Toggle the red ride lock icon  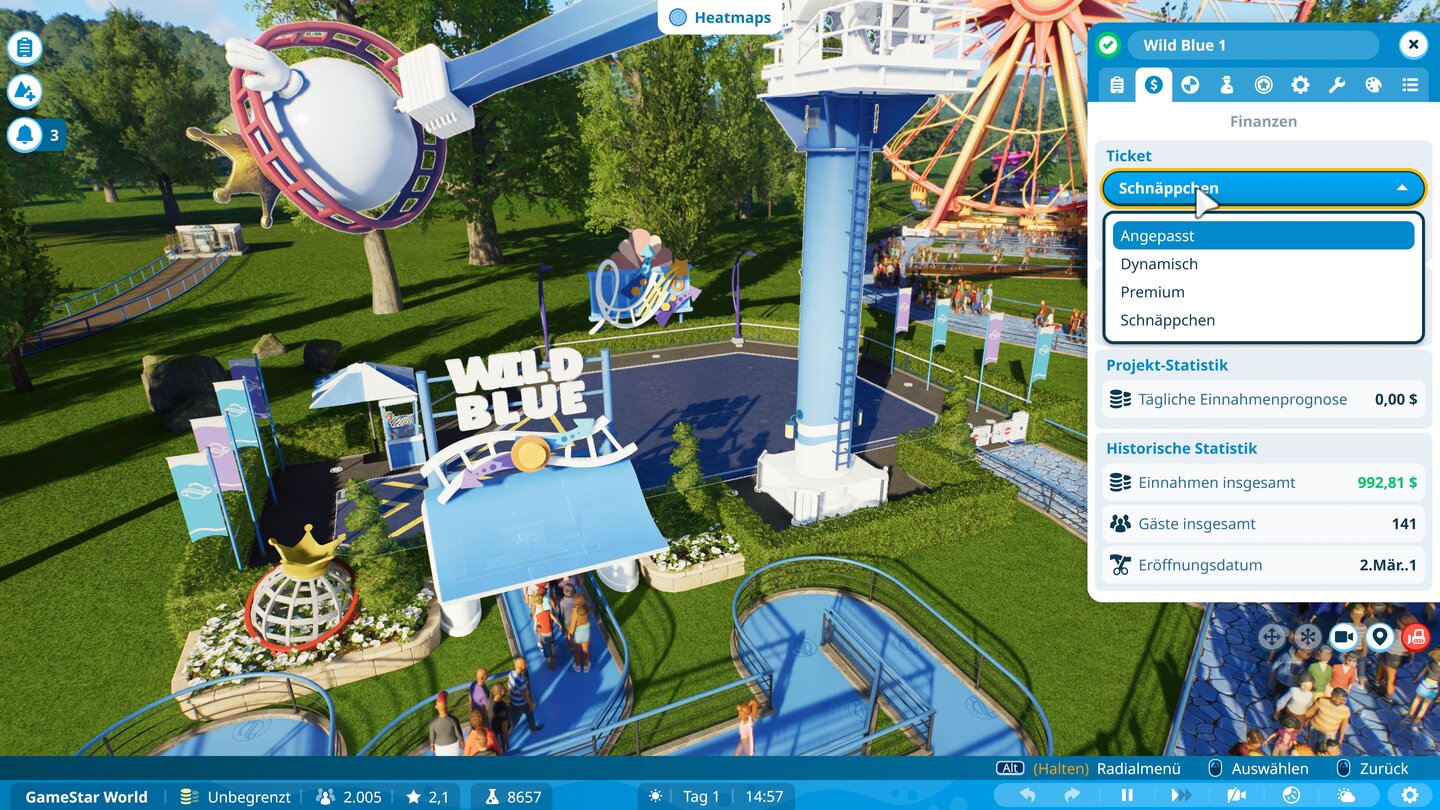(x=1414, y=636)
